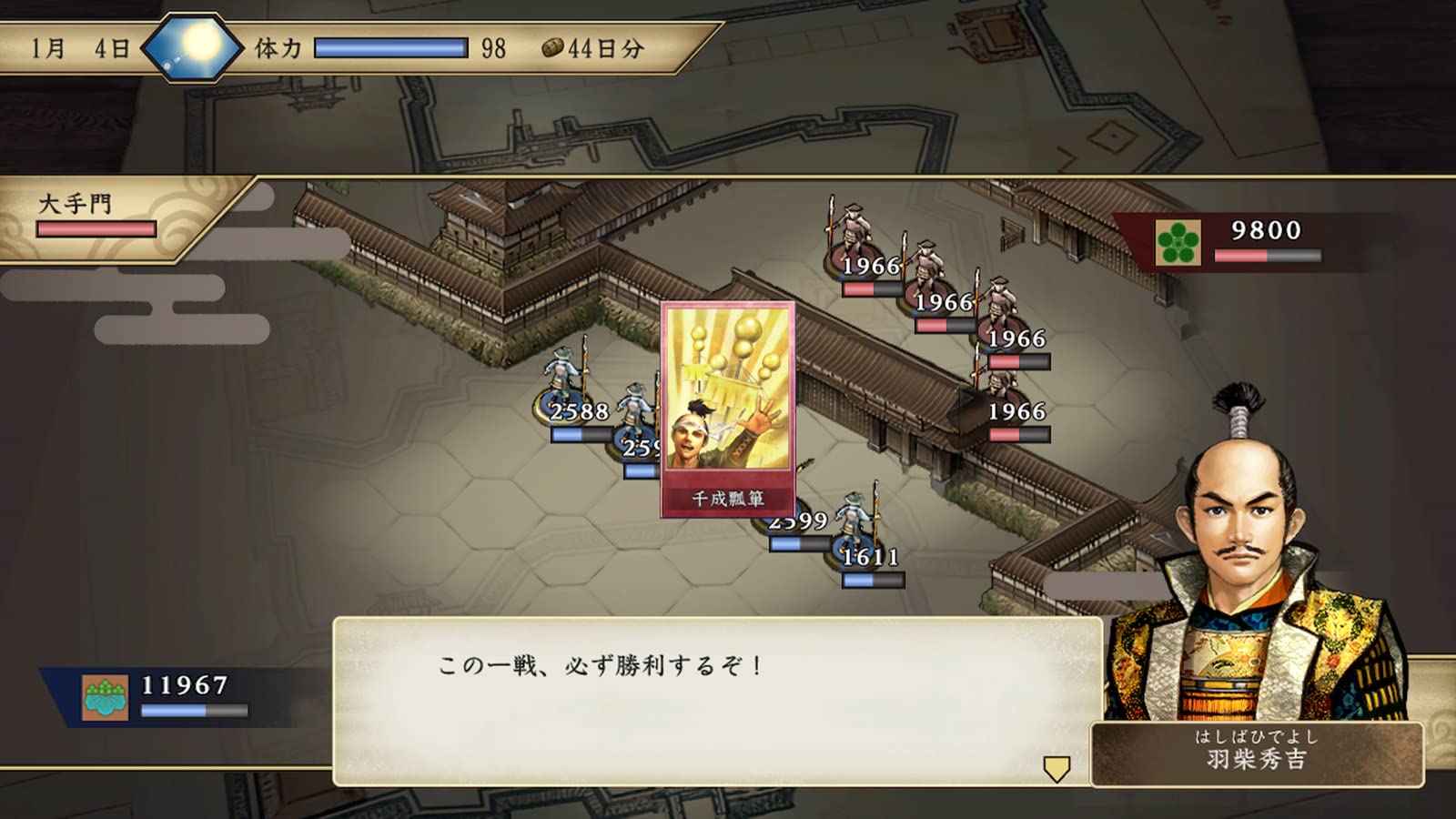Click the dialogue text この一戦、必ず勝利するぞ！

coord(601,666)
